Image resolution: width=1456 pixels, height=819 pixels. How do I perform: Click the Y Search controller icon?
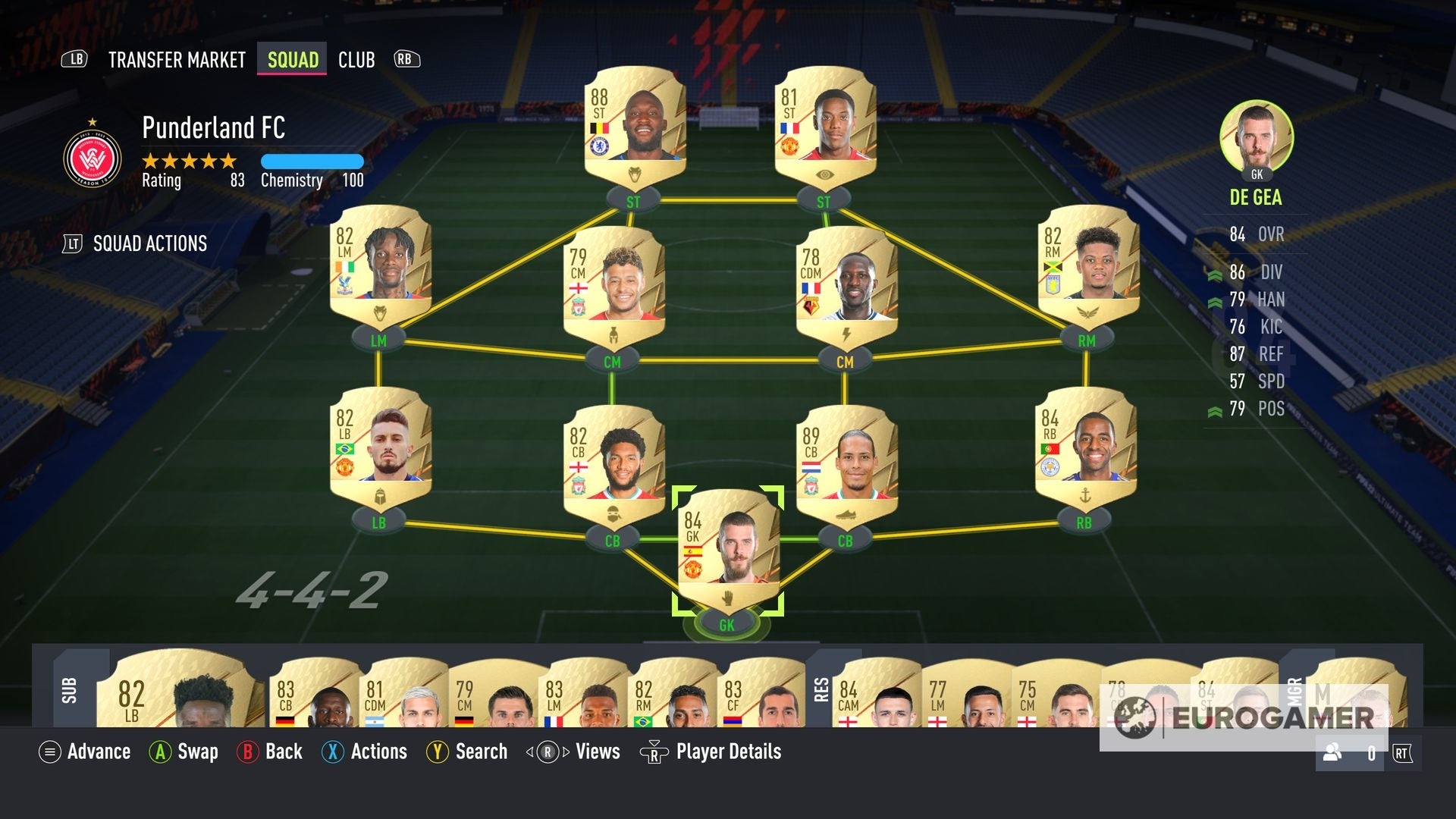438,752
